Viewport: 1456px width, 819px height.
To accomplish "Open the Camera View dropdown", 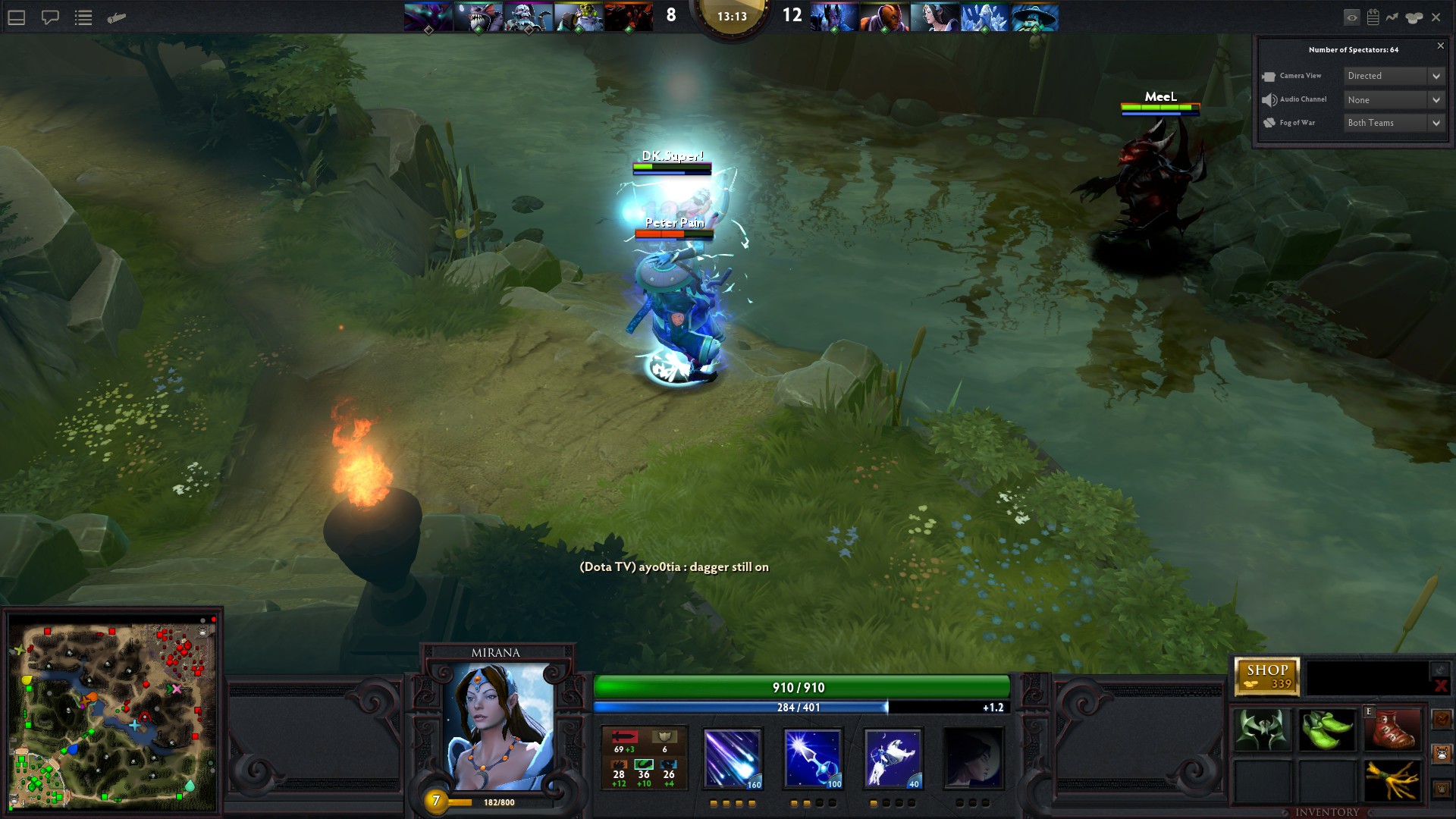I will point(1394,76).
